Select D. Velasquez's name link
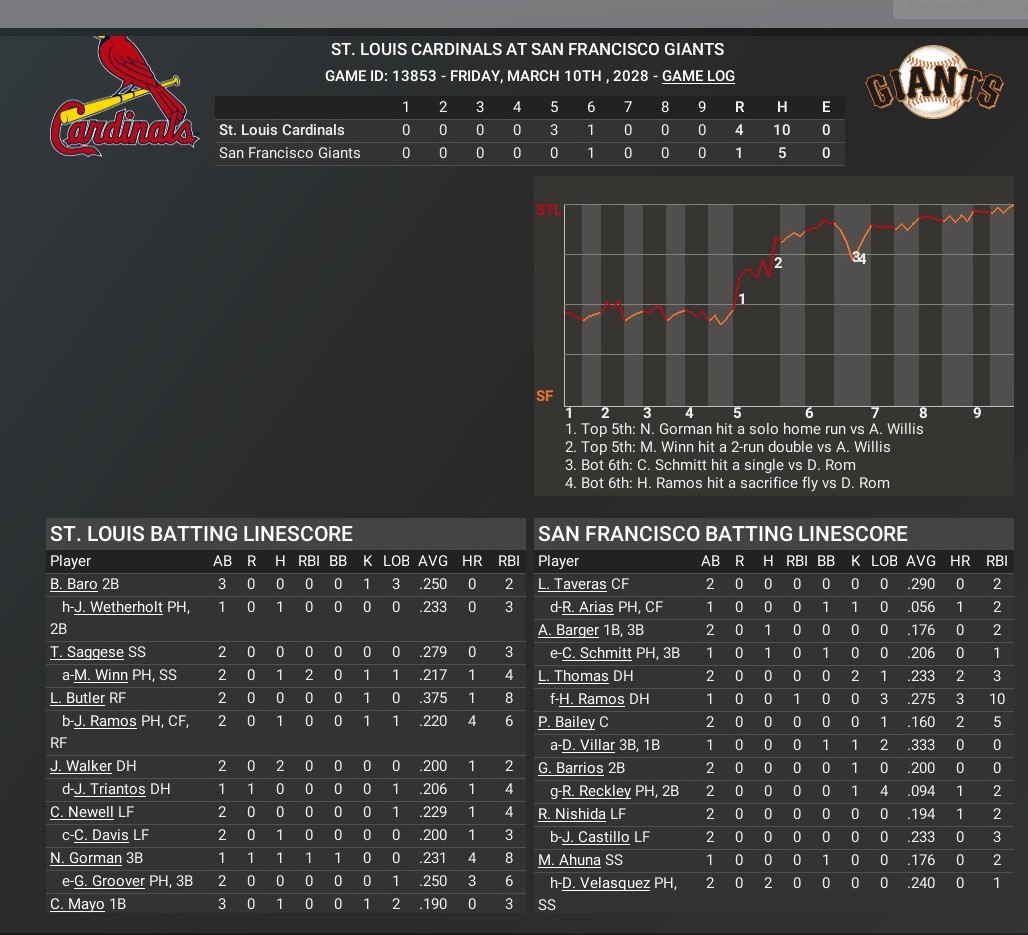This screenshot has height=935, width=1028. (606, 882)
